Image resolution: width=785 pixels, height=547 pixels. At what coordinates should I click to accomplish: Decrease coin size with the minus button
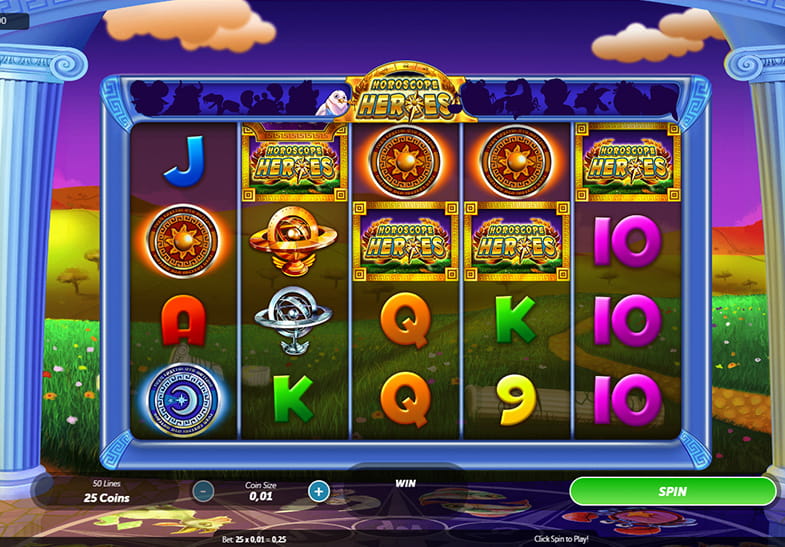(203, 491)
